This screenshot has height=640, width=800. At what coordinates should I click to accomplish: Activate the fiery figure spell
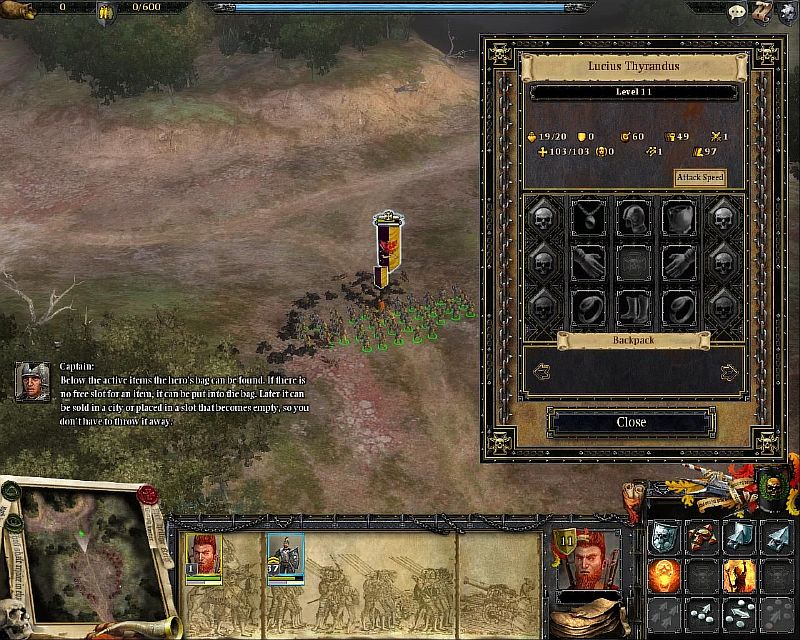pos(738,575)
